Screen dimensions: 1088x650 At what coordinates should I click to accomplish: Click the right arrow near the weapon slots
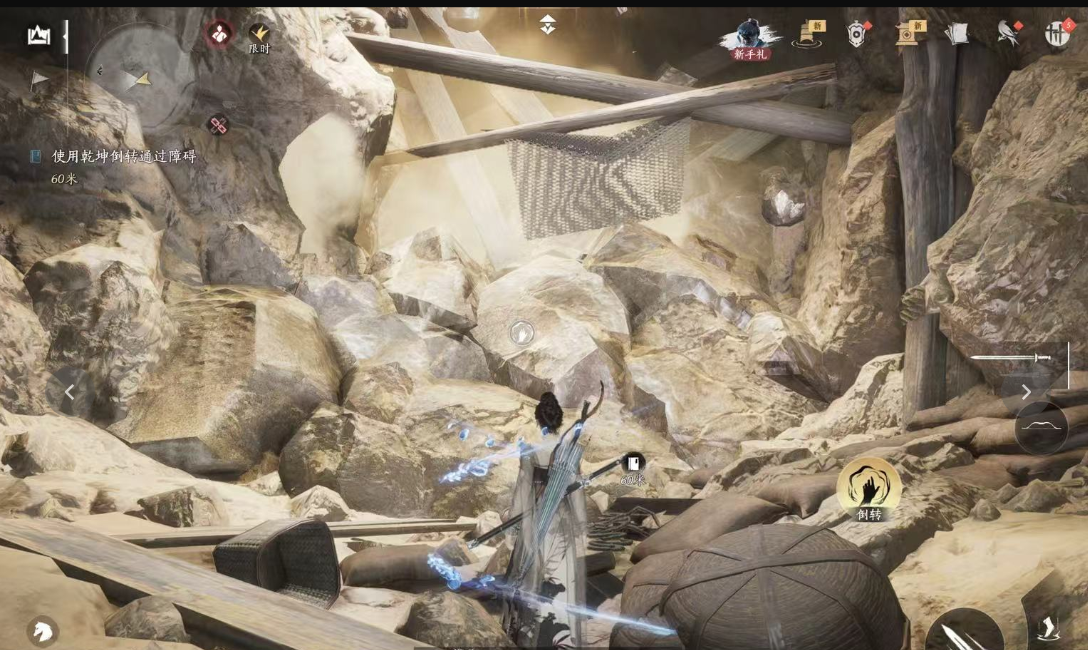tap(1026, 392)
